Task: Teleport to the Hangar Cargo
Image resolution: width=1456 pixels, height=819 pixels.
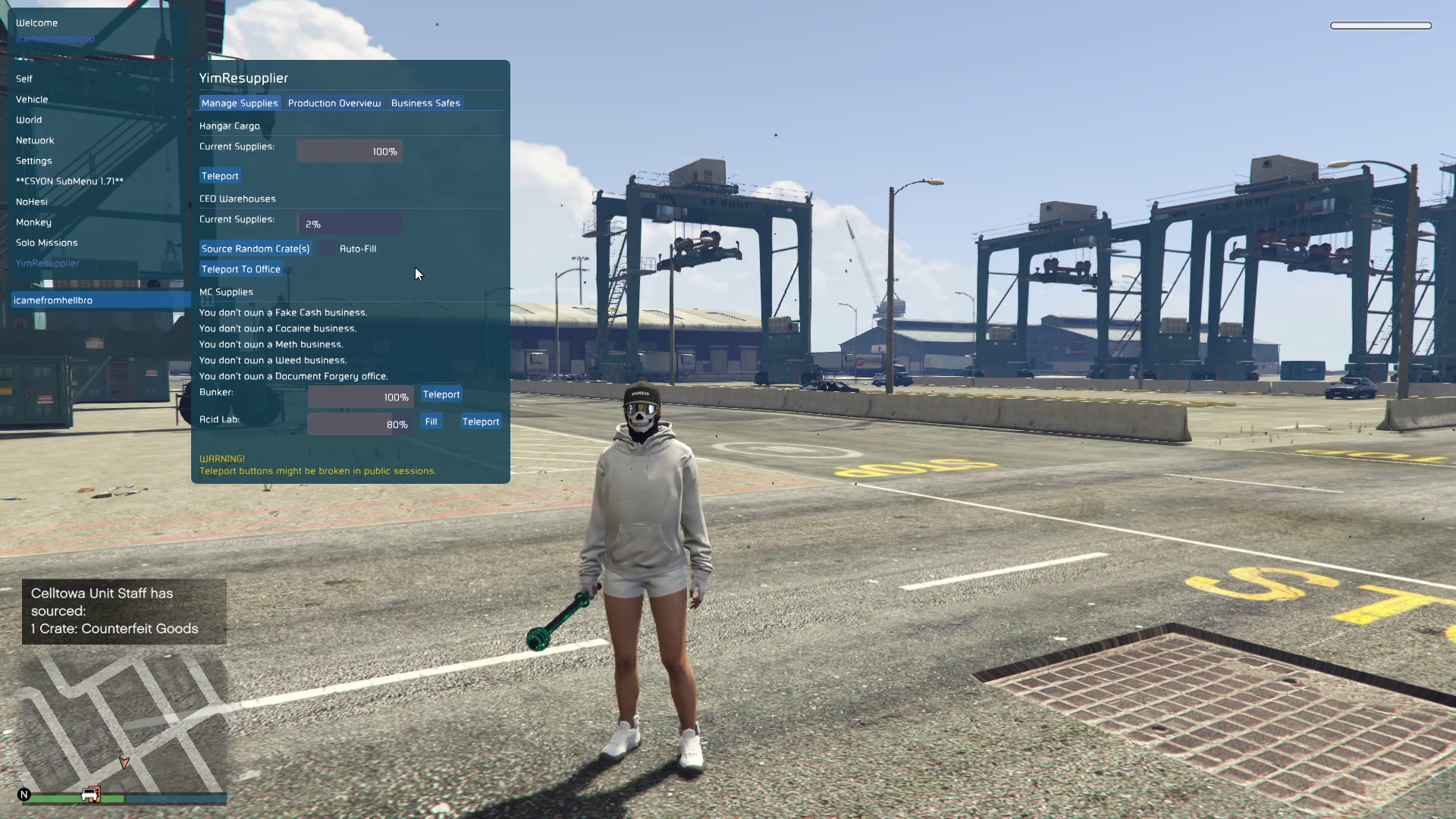Action: (220, 176)
